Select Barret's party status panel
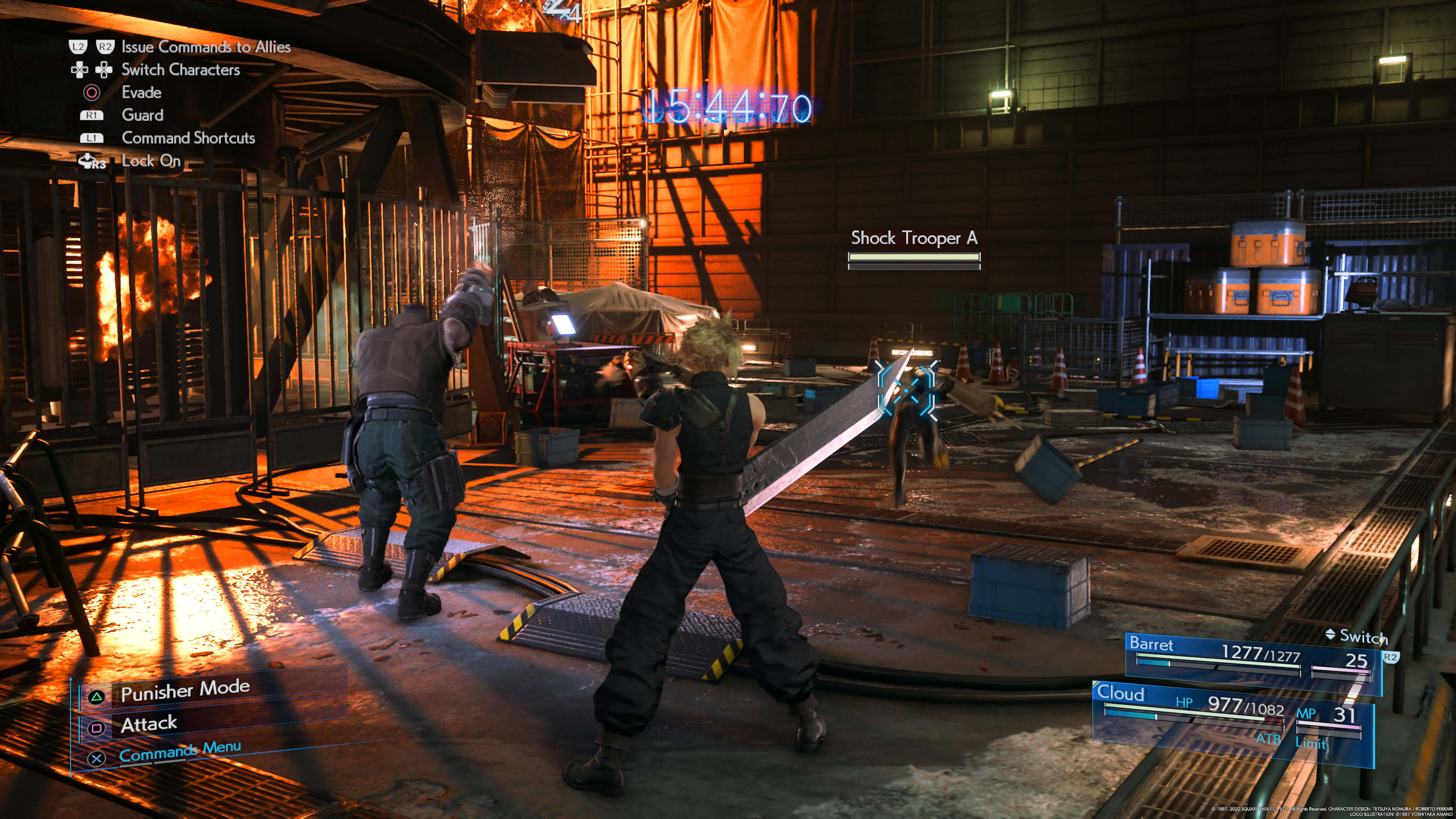 tap(1249, 659)
